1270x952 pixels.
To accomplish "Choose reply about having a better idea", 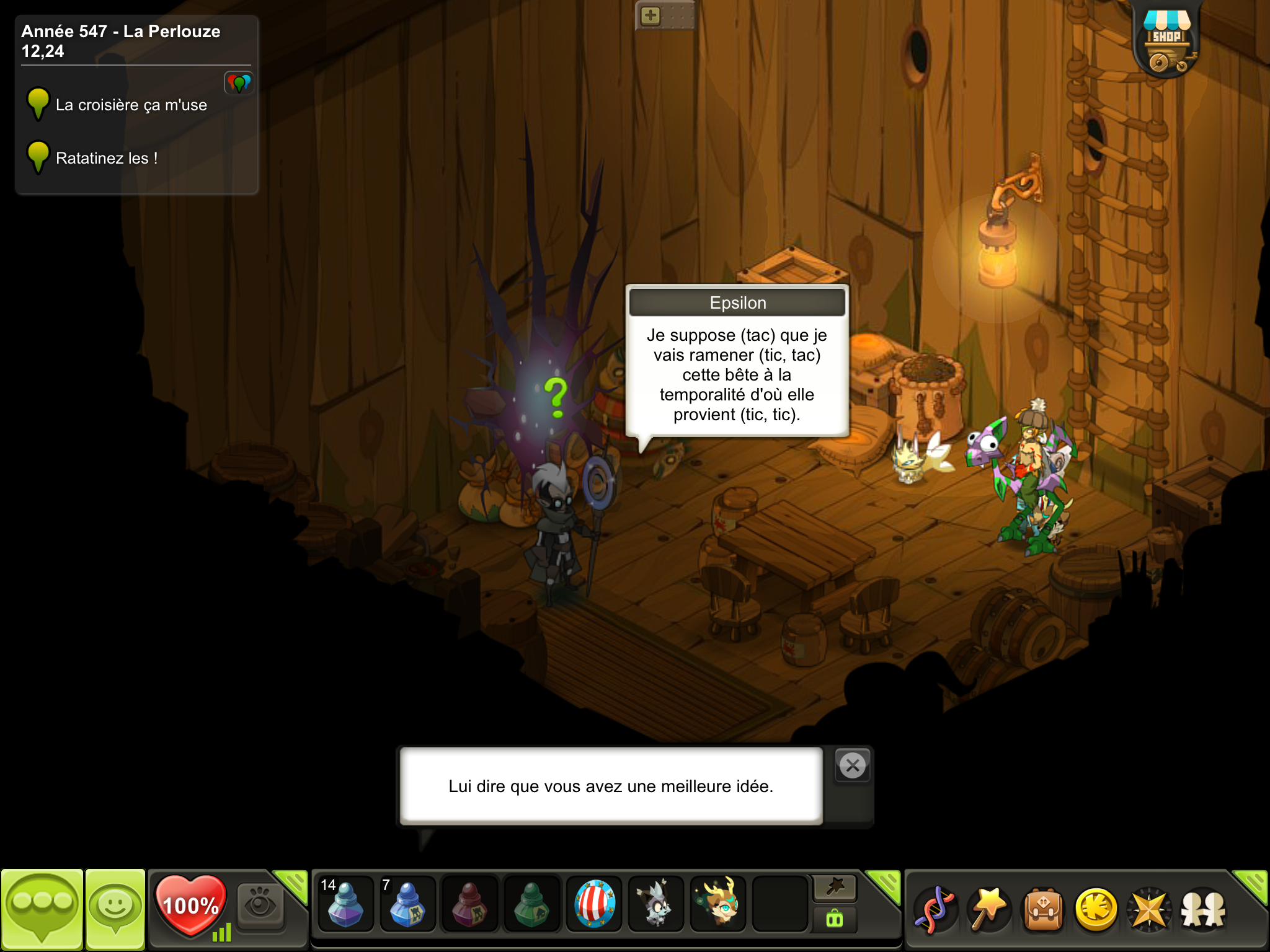I will tap(611, 786).
